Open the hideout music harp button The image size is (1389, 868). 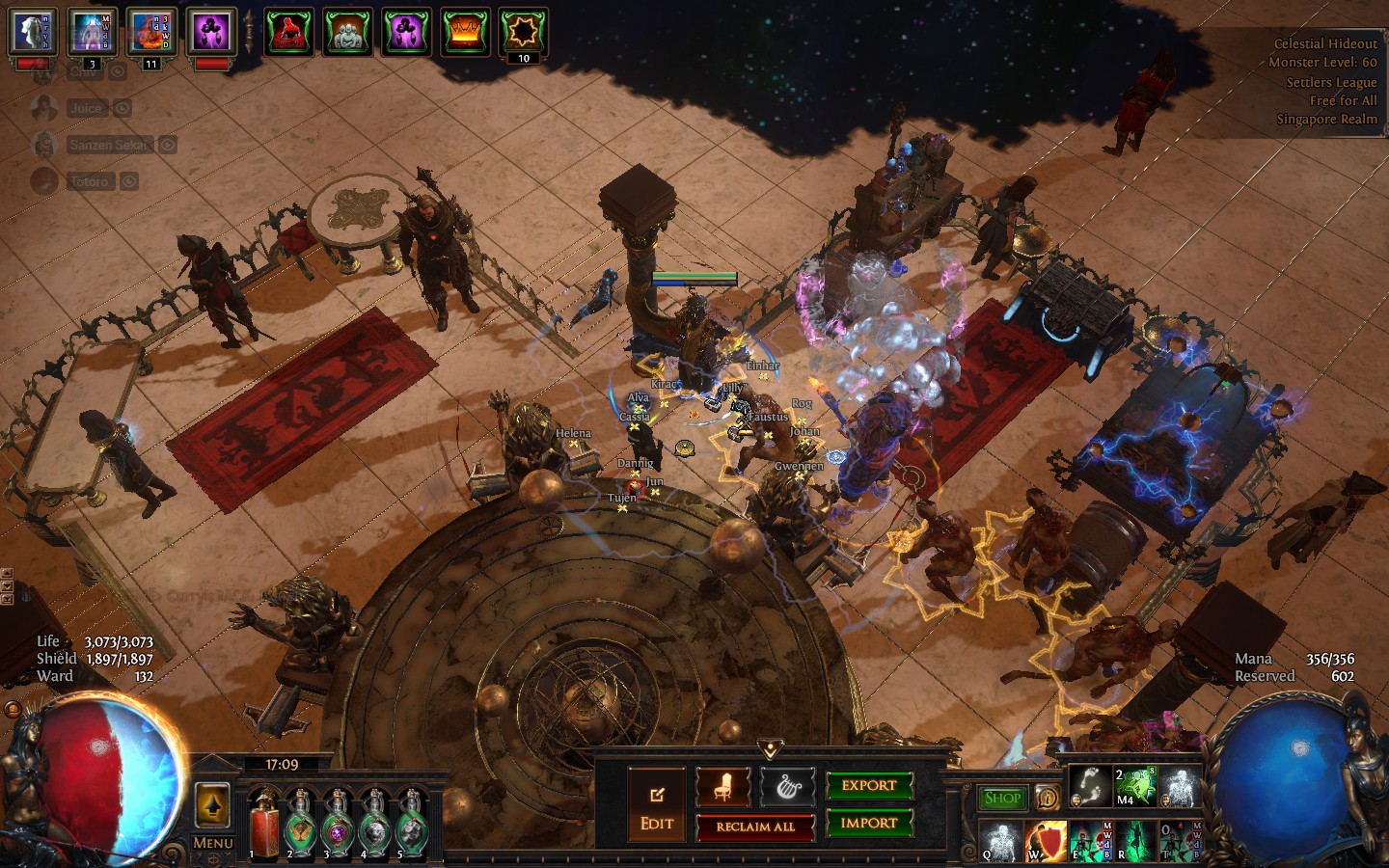[x=788, y=789]
